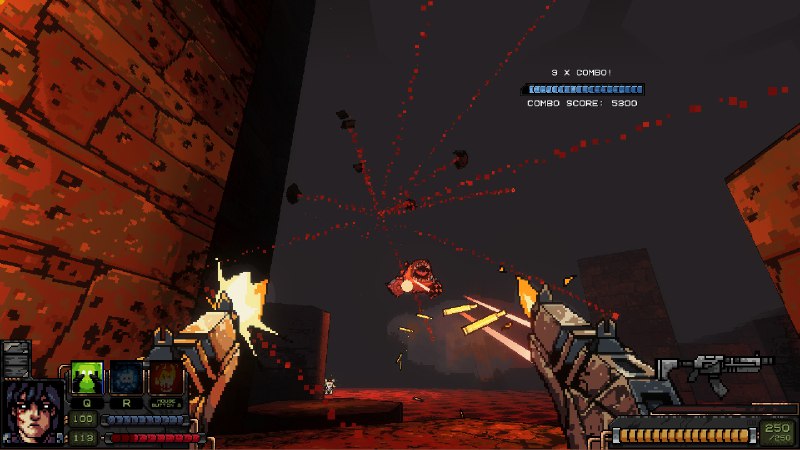Select the assault rifle weapon icon

coord(716,375)
